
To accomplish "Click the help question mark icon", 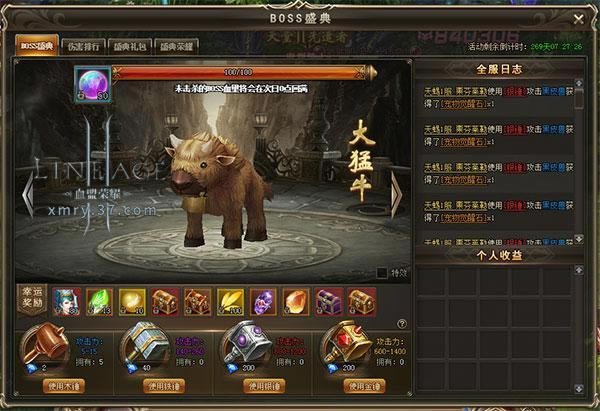I will click(x=402, y=323).
